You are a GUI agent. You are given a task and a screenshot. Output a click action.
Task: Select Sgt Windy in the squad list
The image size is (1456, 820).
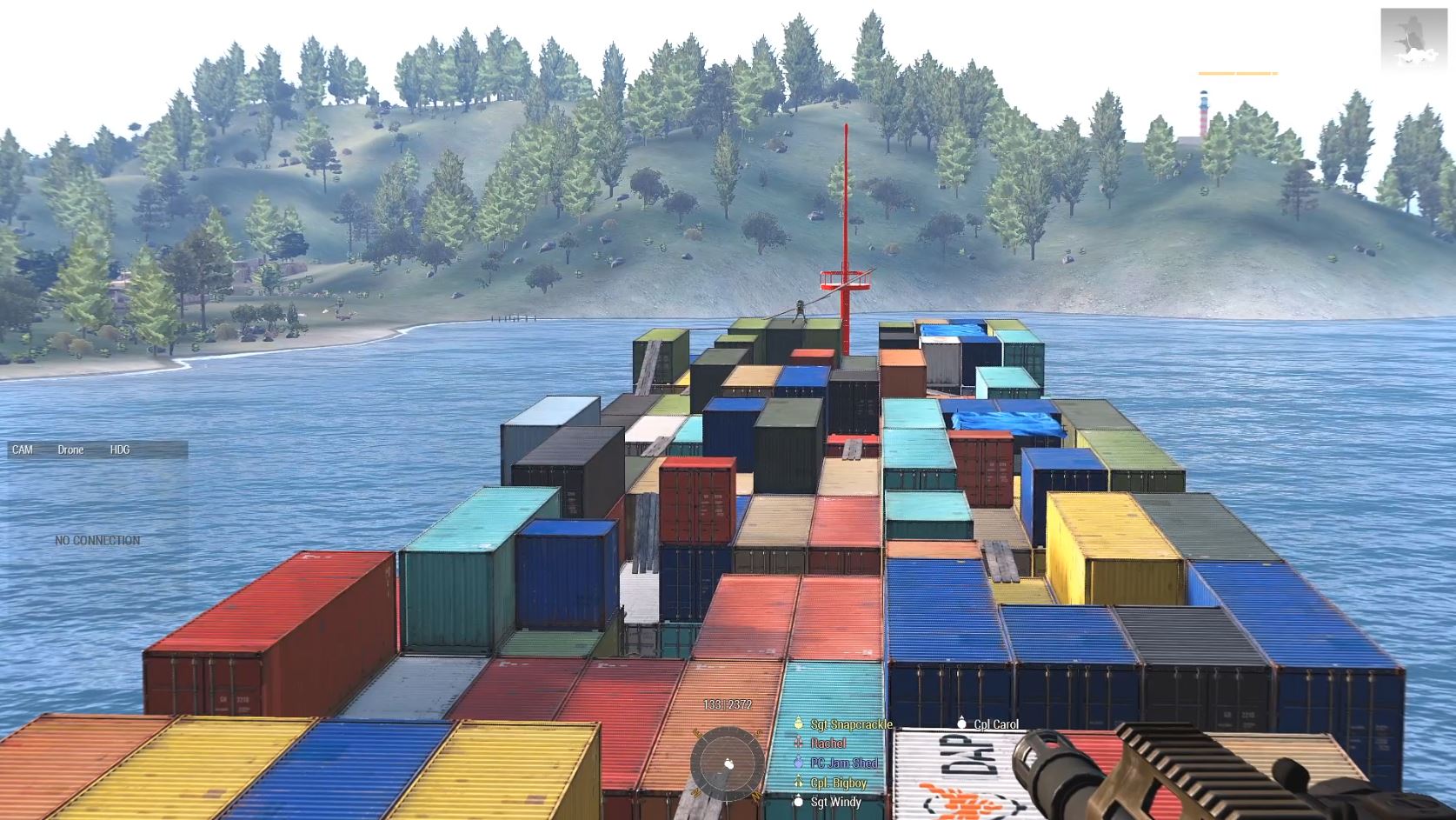coord(835,802)
